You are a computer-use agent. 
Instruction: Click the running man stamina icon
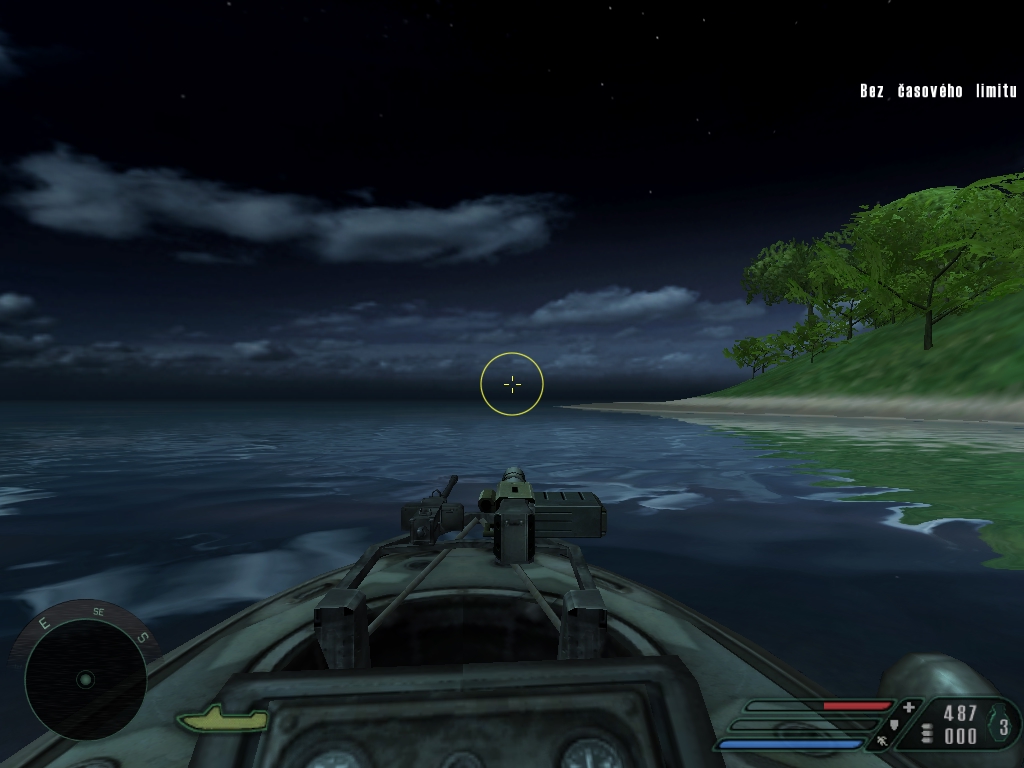pyautogui.click(x=882, y=741)
